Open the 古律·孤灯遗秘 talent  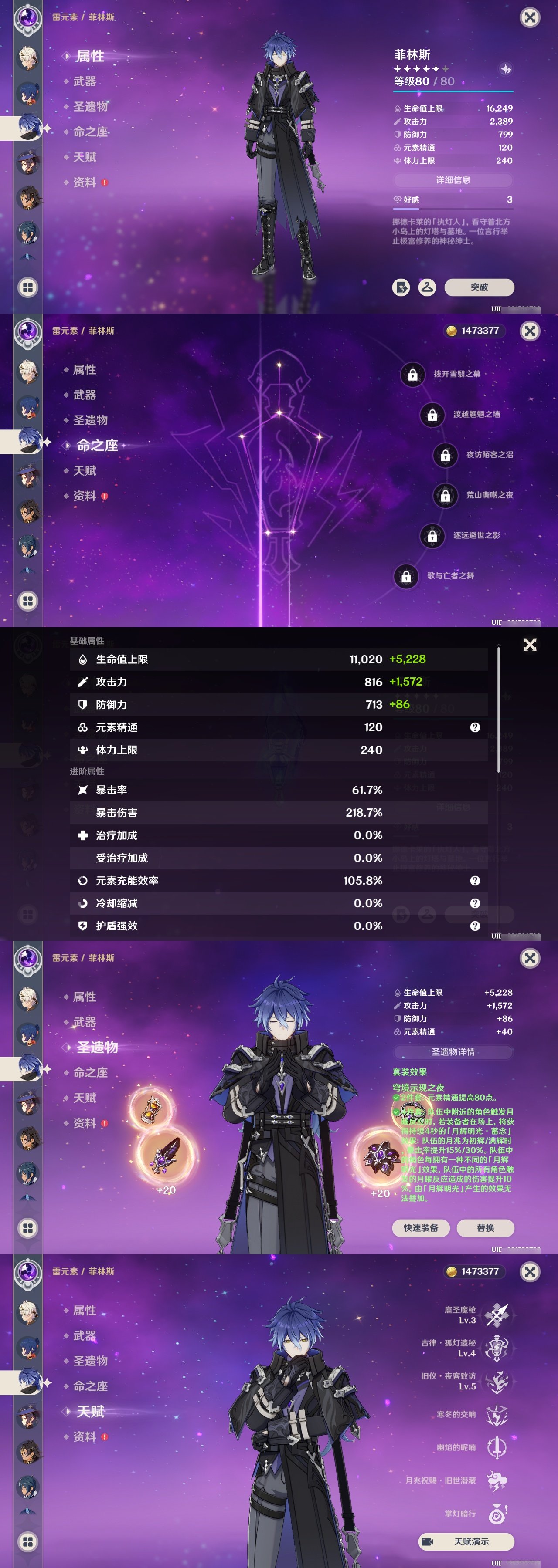click(497, 1348)
